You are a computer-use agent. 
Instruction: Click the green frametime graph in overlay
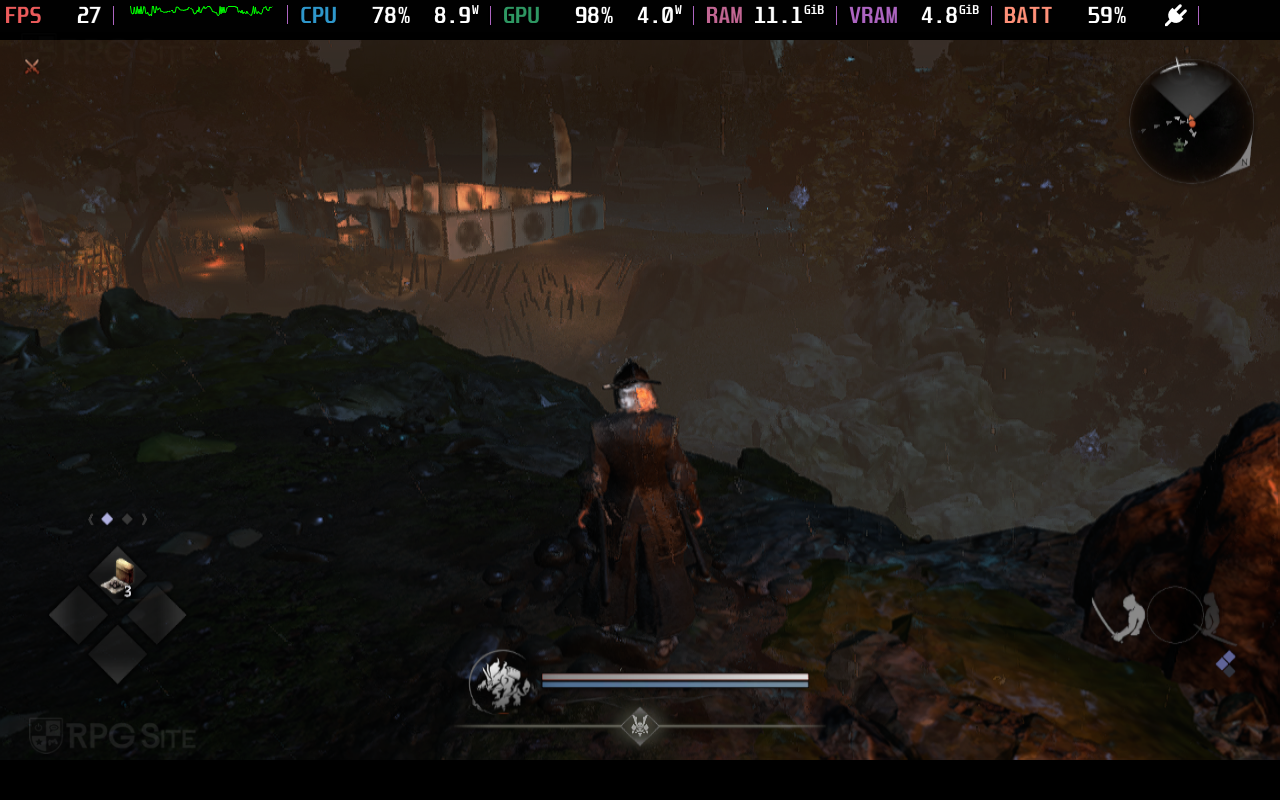[x=200, y=12]
